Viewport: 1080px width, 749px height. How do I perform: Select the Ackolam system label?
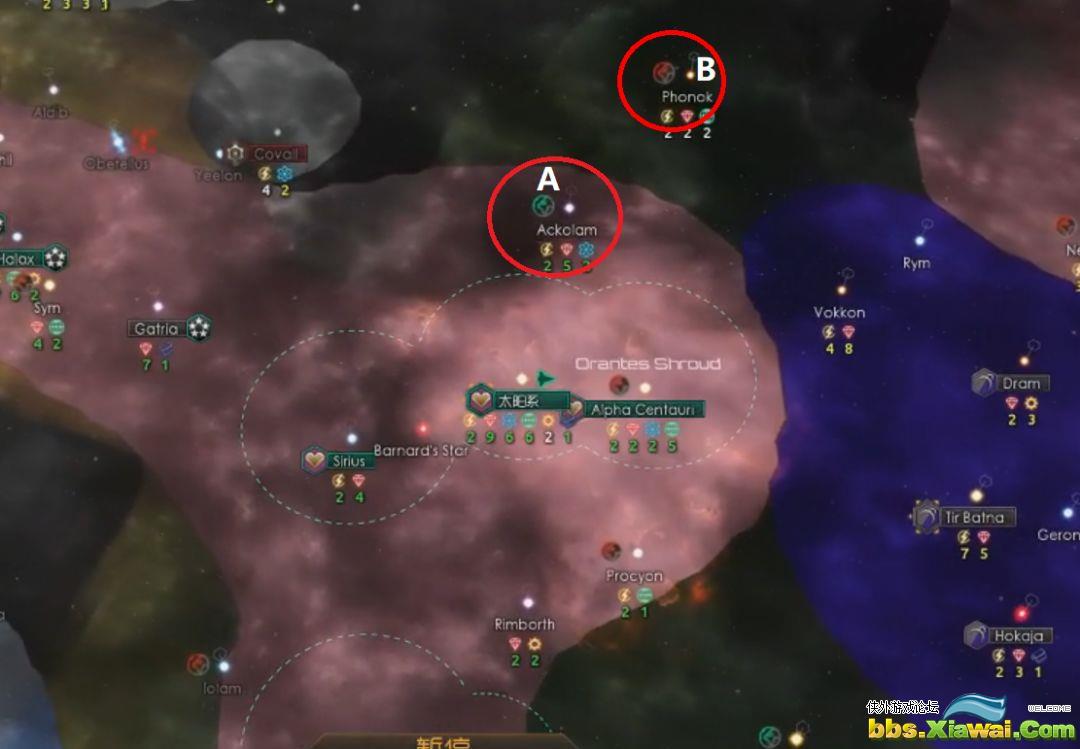coord(566,230)
